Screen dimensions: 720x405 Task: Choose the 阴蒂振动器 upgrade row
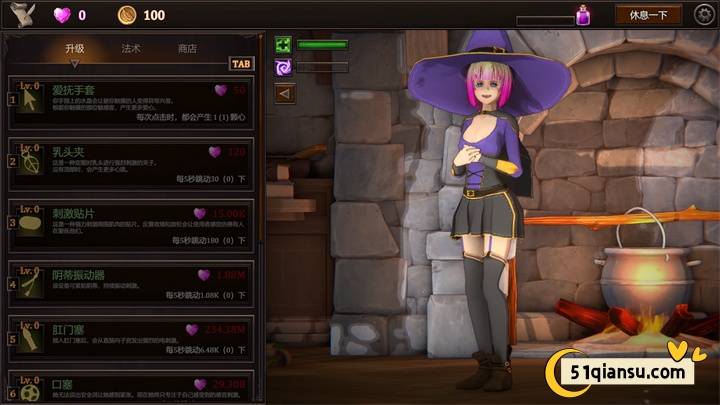130,284
